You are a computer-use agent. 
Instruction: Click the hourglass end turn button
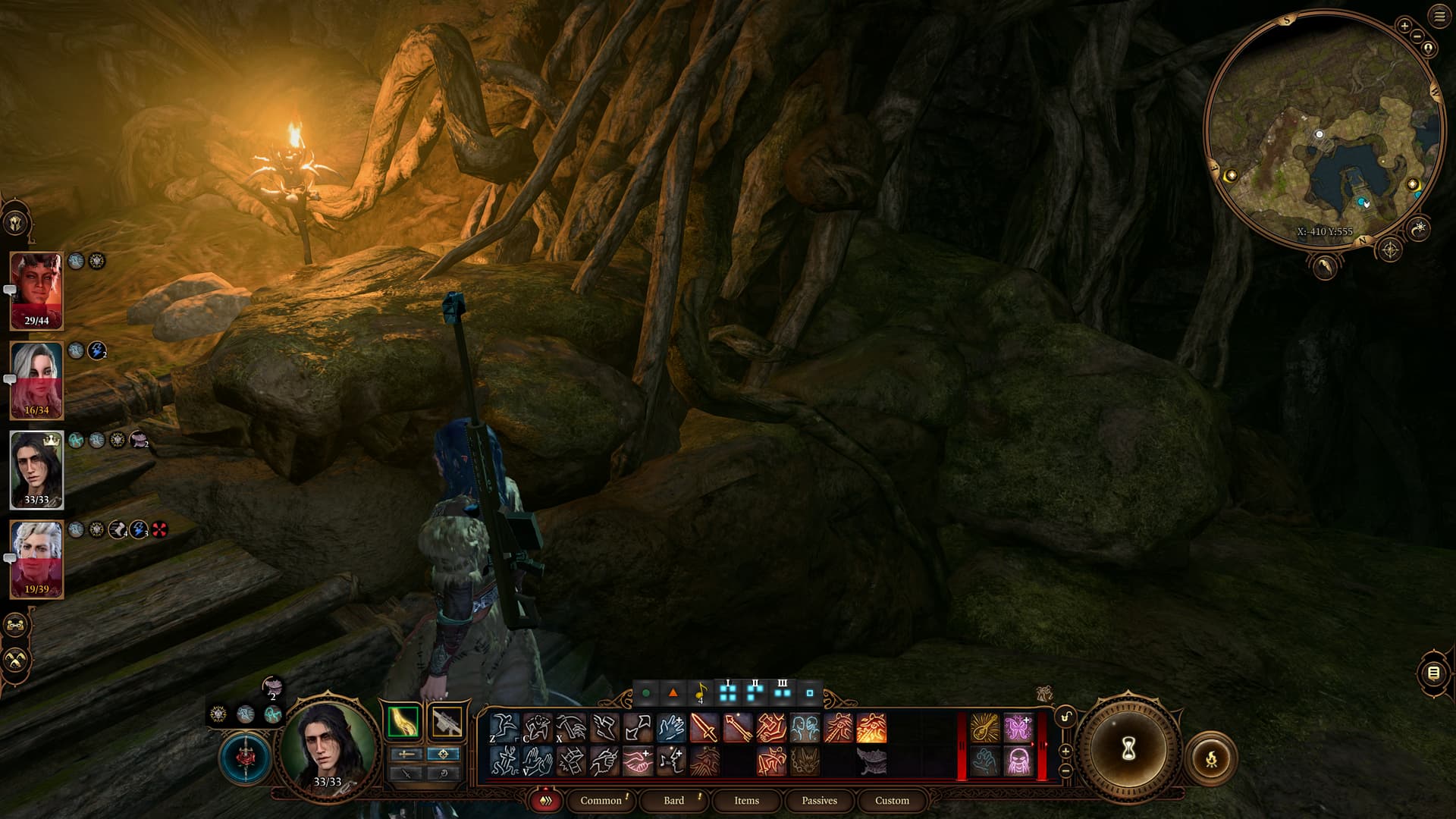[x=1128, y=749]
